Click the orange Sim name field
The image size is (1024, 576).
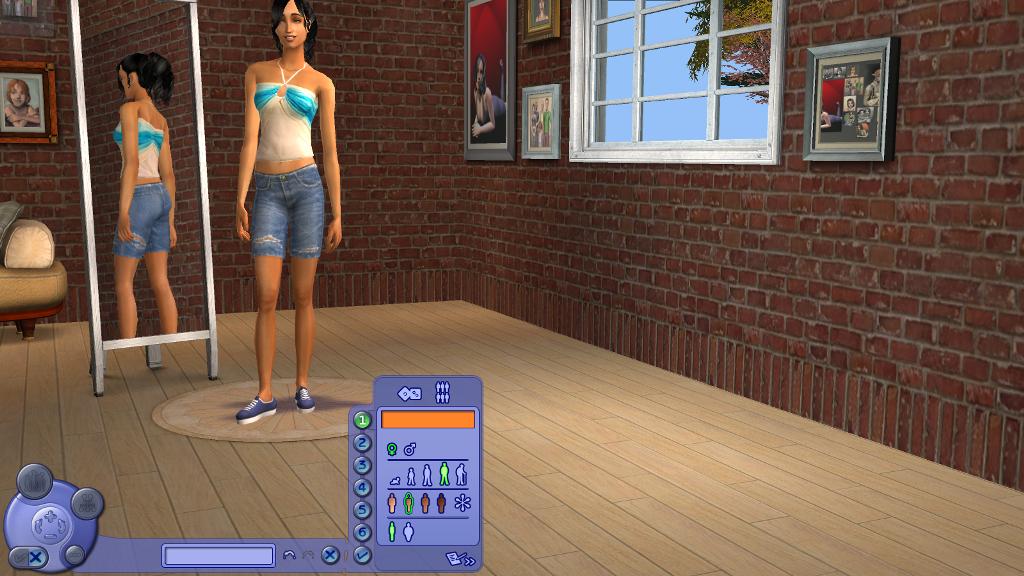click(x=428, y=420)
